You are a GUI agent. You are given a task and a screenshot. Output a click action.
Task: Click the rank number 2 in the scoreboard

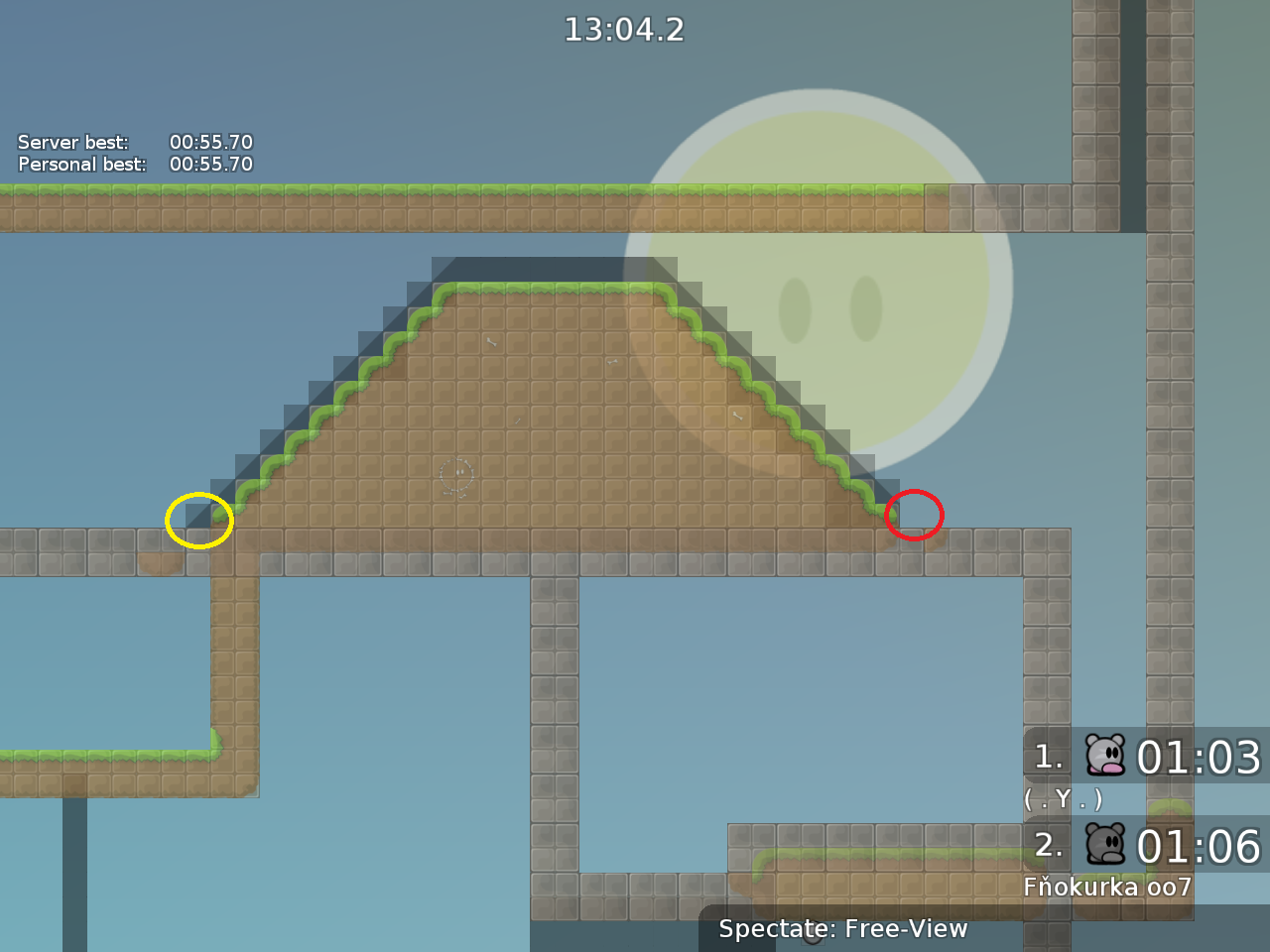coord(1047,846)
